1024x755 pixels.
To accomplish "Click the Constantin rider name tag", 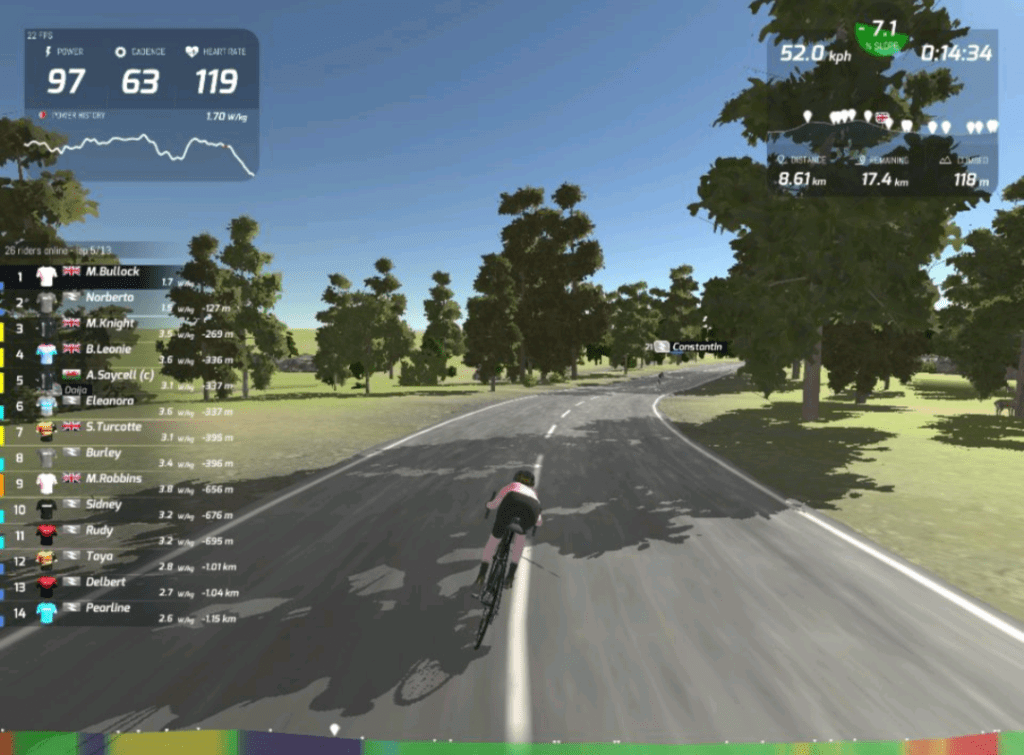I will 694,347.
